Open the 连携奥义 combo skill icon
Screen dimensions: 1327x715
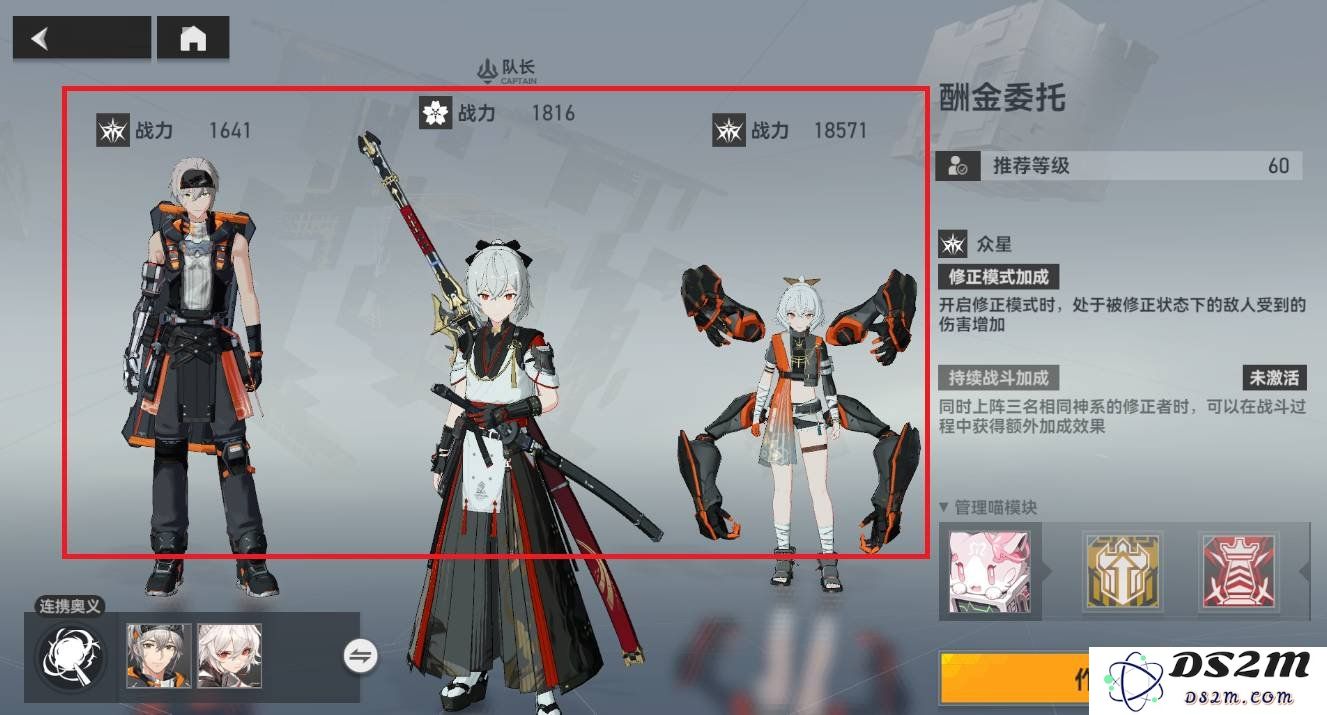[x=70, y=656]
